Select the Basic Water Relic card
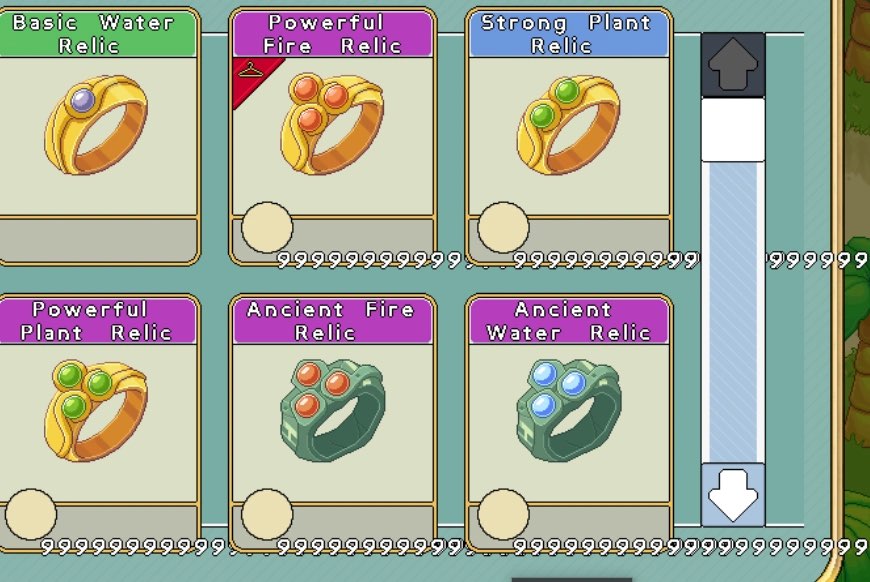 (x=96, y=135)
